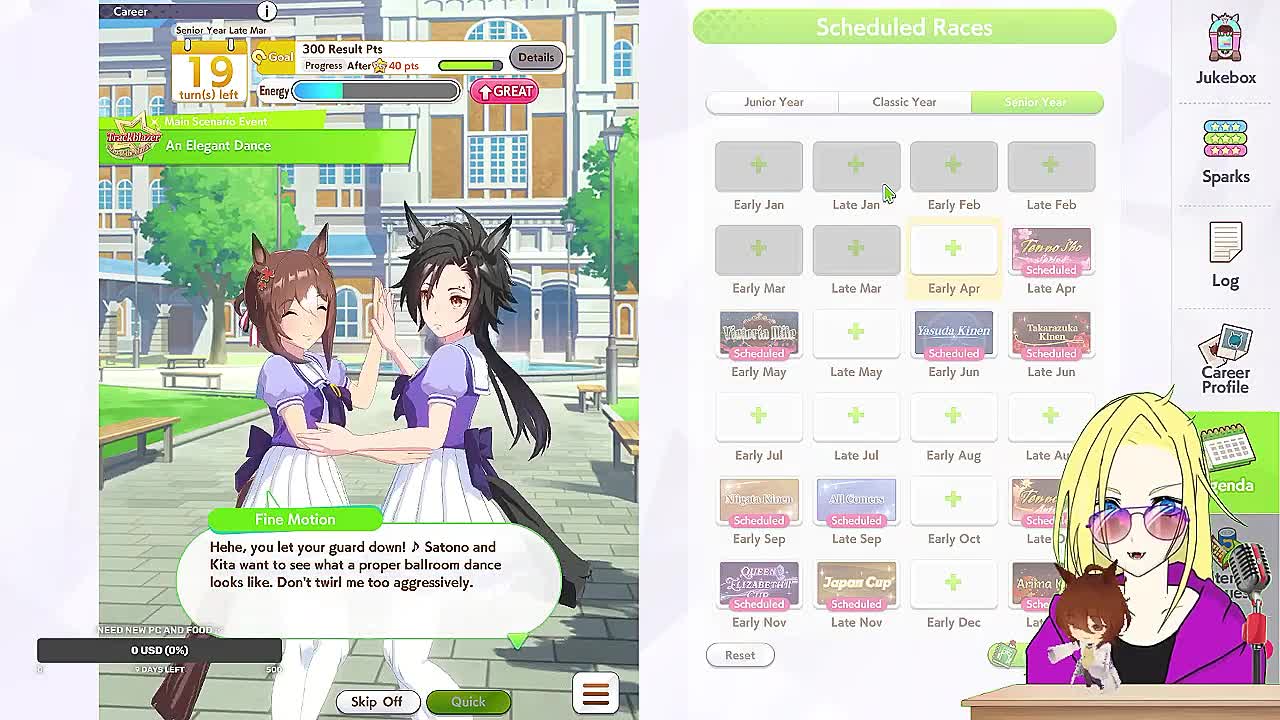Enable Quick mode
The width and height of the screenshot is (1280, 720).
pos(468,701)
